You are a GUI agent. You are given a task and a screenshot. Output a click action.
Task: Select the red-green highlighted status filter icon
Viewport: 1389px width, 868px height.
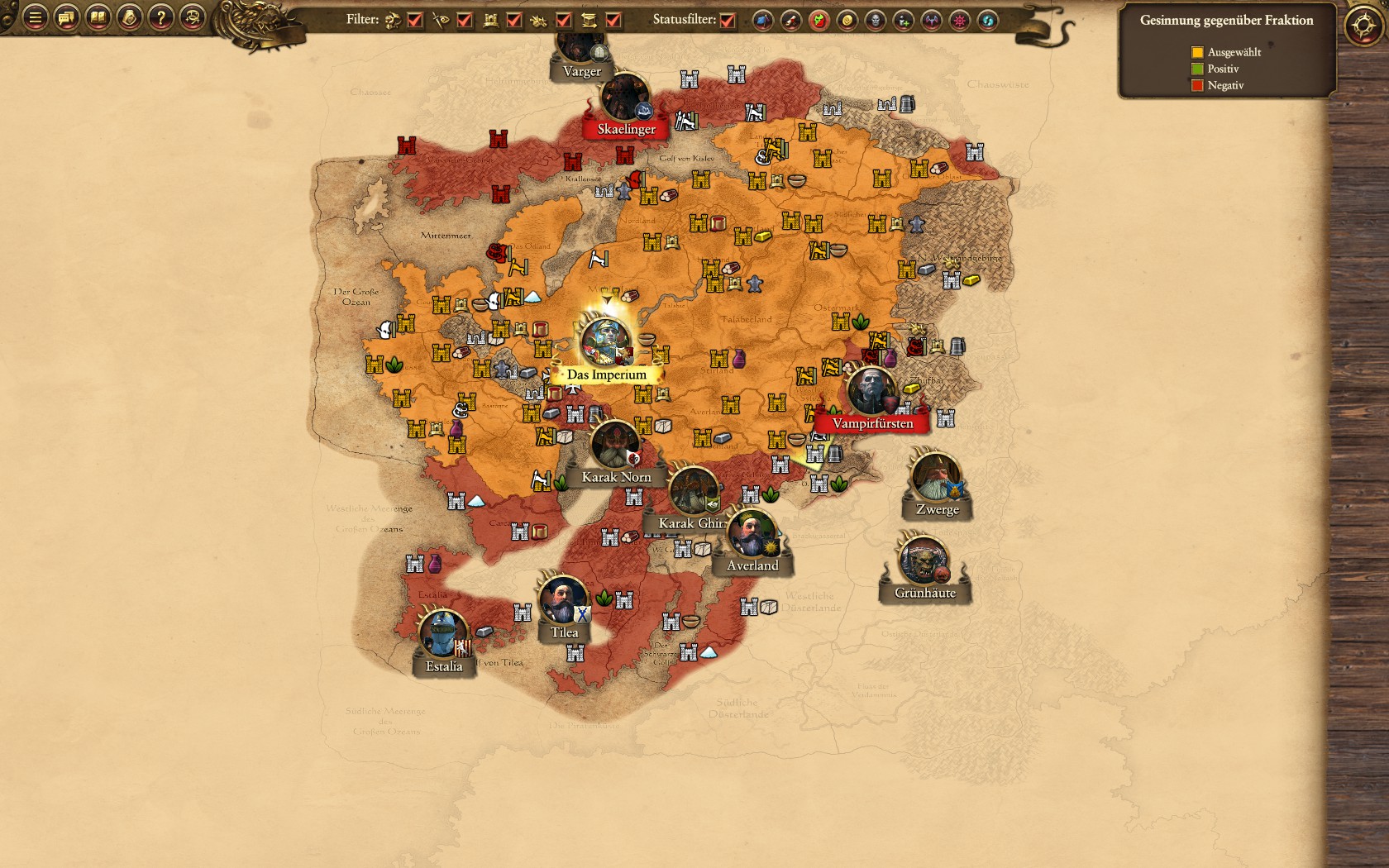[819, 21]
